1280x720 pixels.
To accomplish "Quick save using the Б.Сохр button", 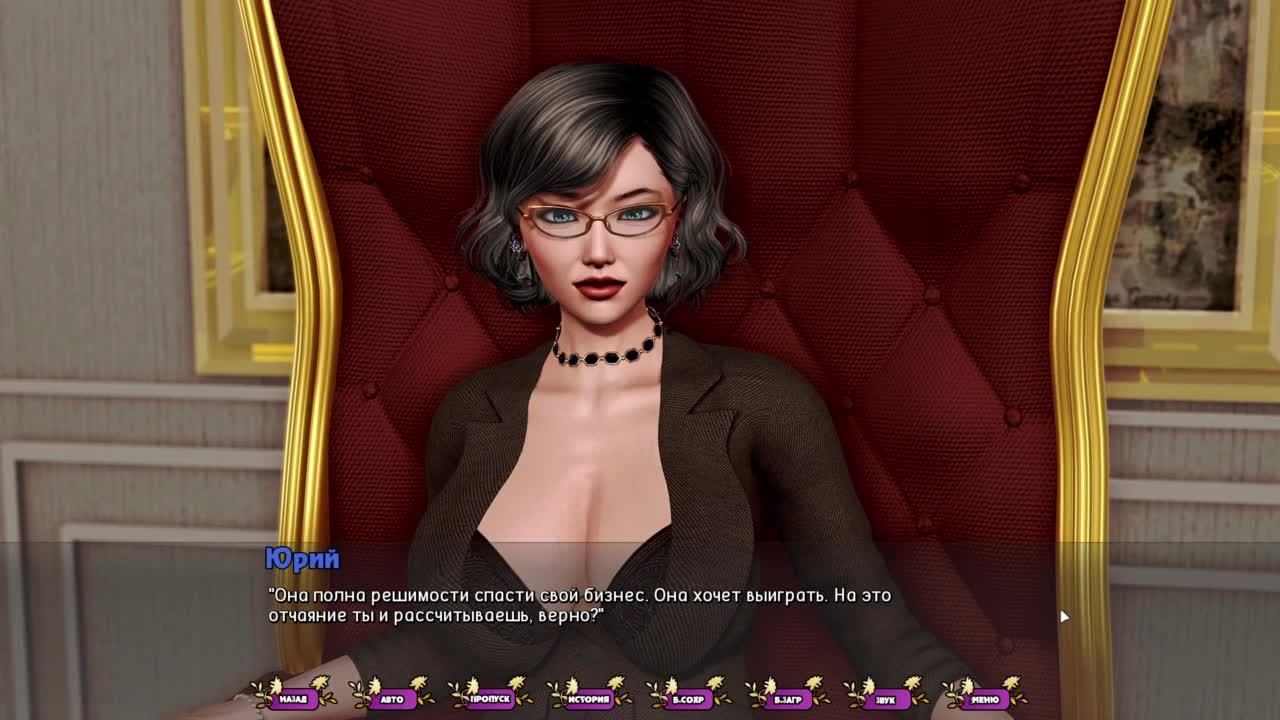I will 688,699.
